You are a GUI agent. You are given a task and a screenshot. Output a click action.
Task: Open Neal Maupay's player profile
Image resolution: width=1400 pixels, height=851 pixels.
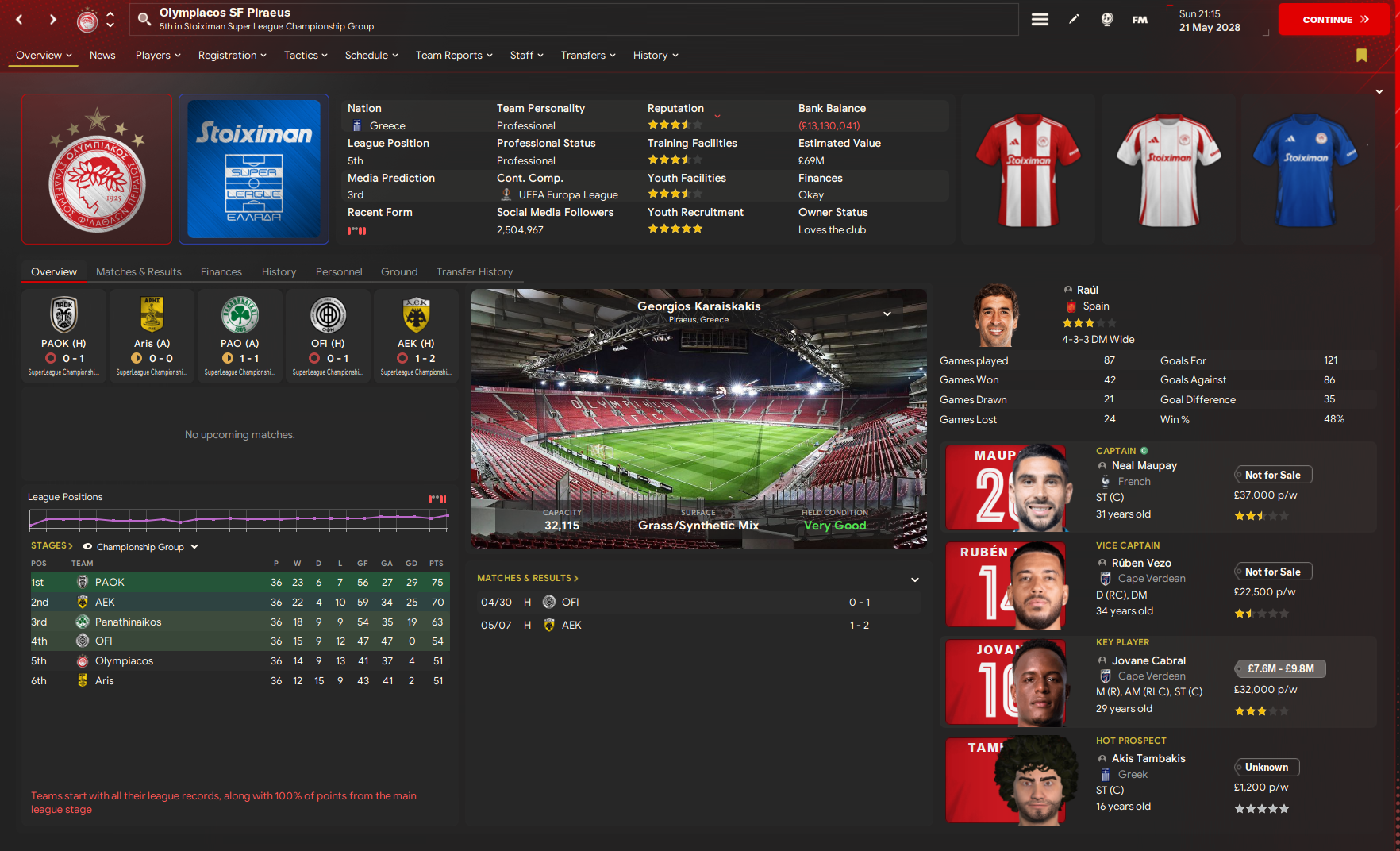pos(1144,466)
